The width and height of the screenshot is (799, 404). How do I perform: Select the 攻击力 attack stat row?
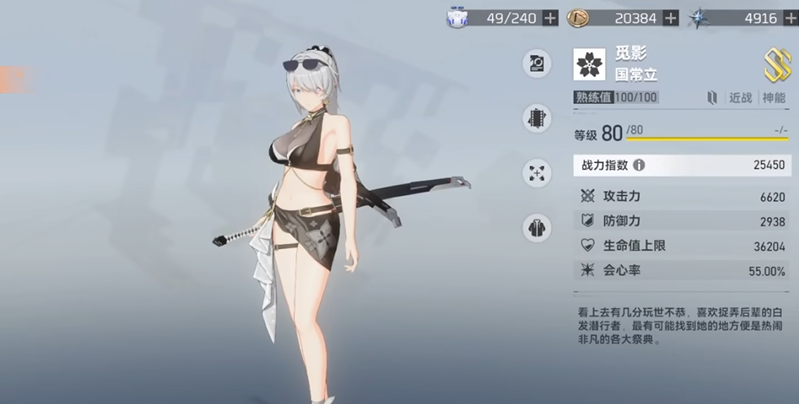(x=681, y=197)
